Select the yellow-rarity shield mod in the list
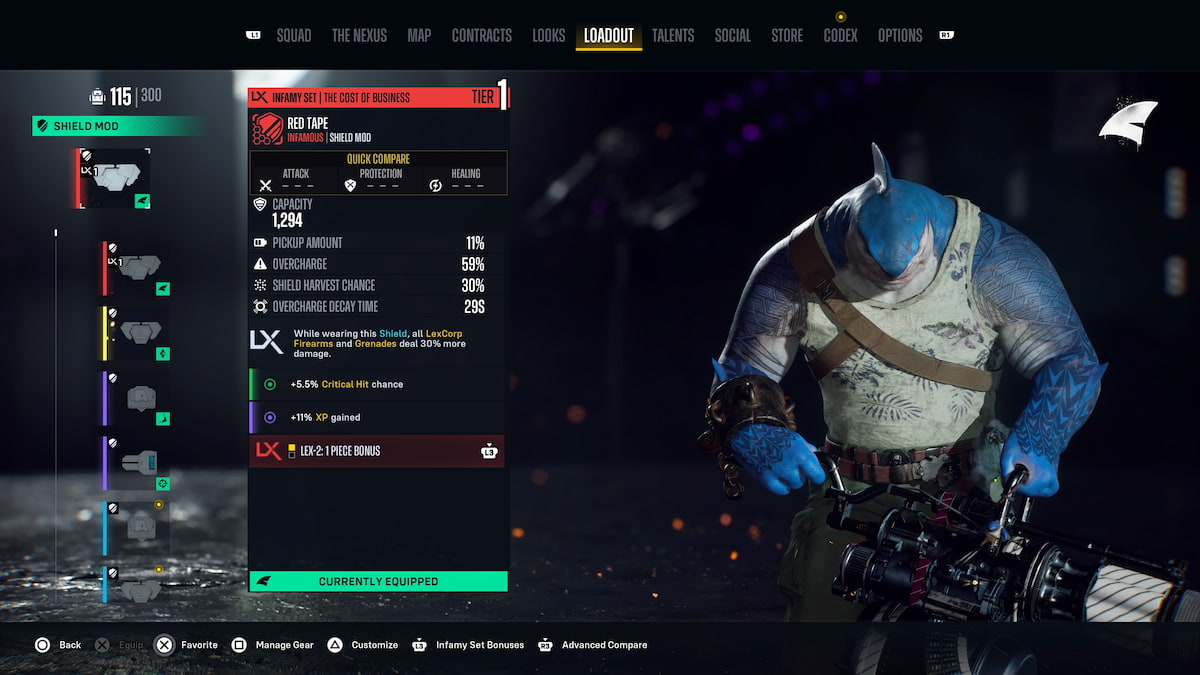The height and width of the screenshot is (675, 1200). (x=137, y=333)
